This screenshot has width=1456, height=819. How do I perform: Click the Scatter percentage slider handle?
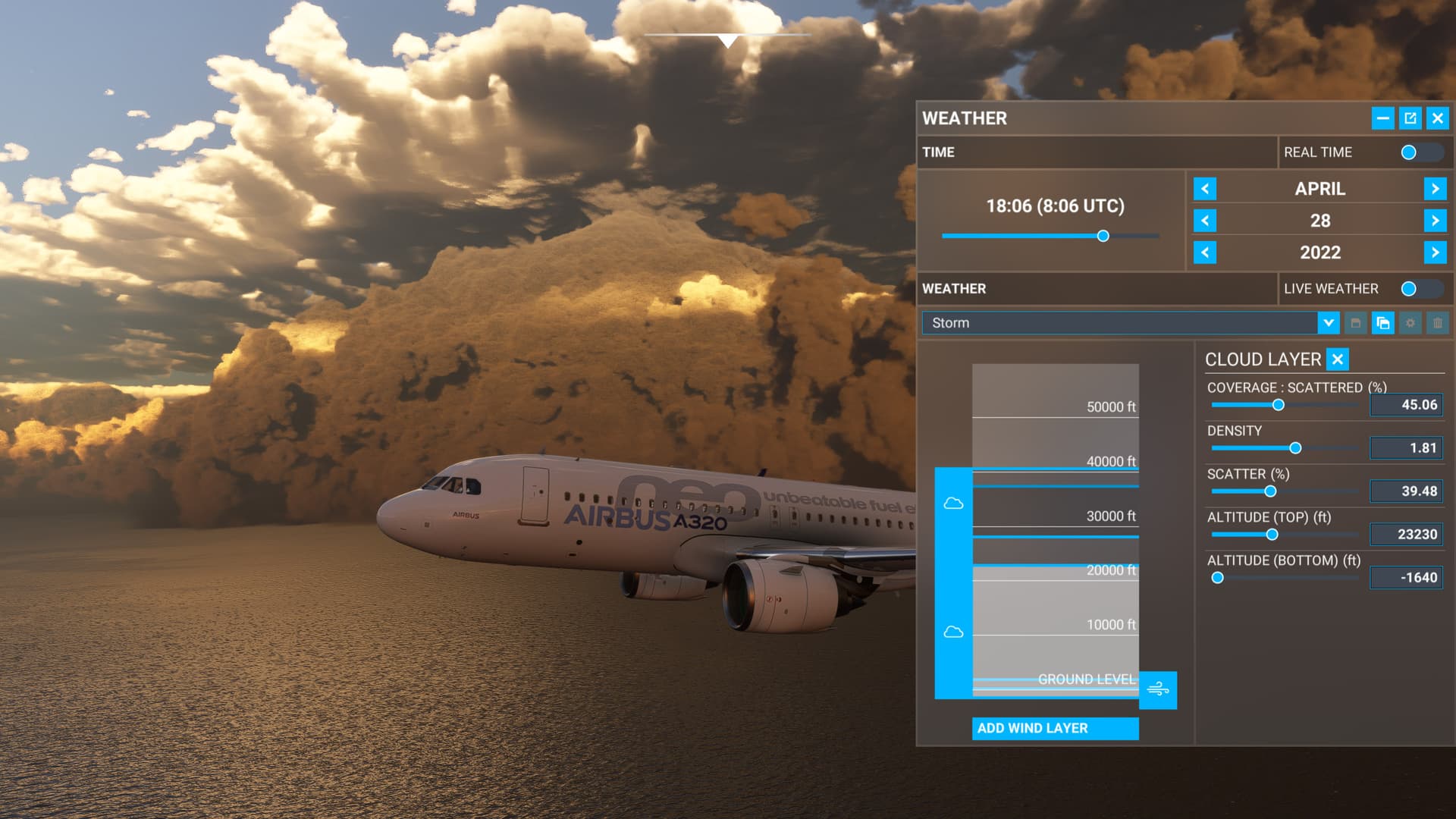(x=1271, y=491)
